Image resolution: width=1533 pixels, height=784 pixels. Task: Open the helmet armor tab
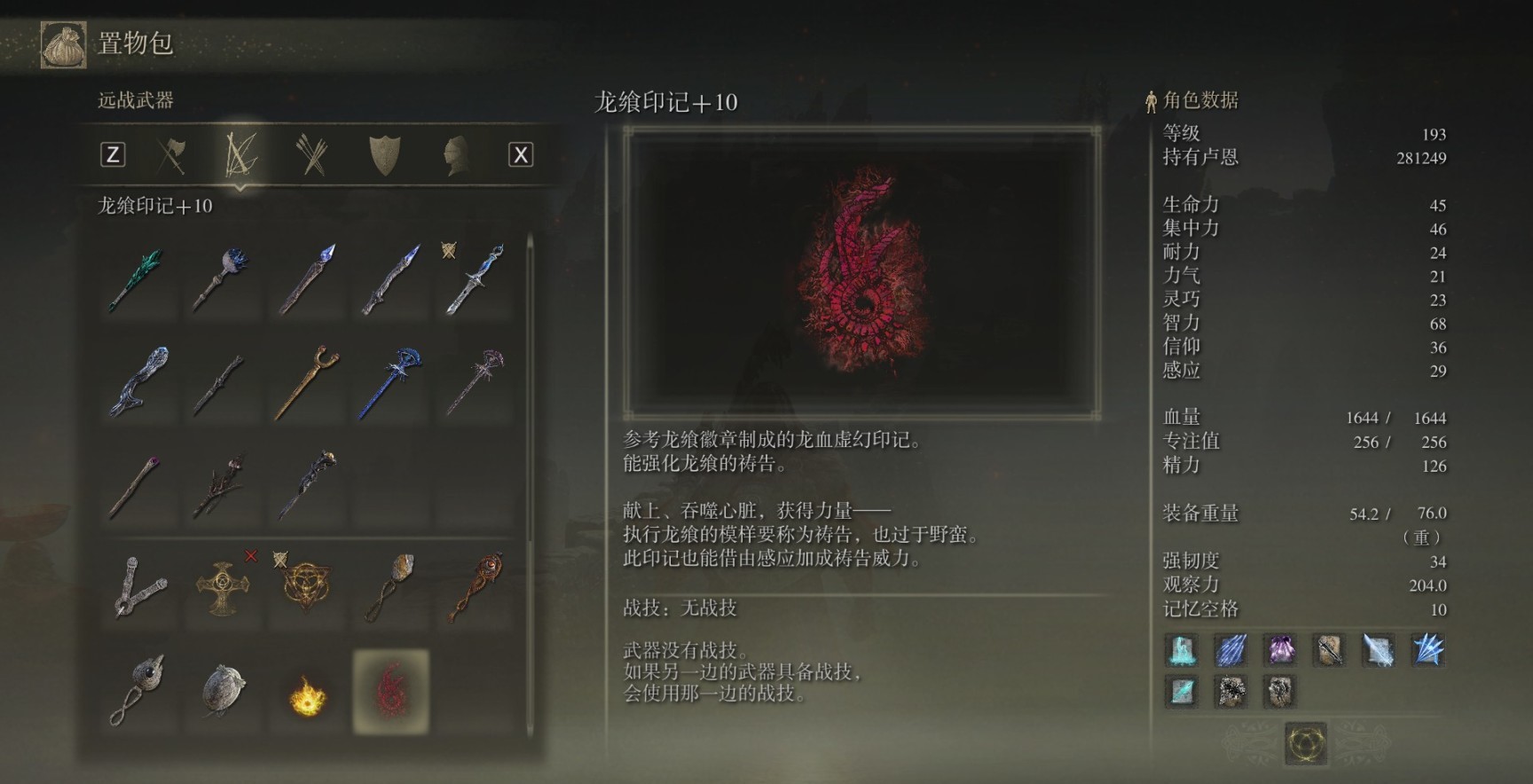pos(454,156)
